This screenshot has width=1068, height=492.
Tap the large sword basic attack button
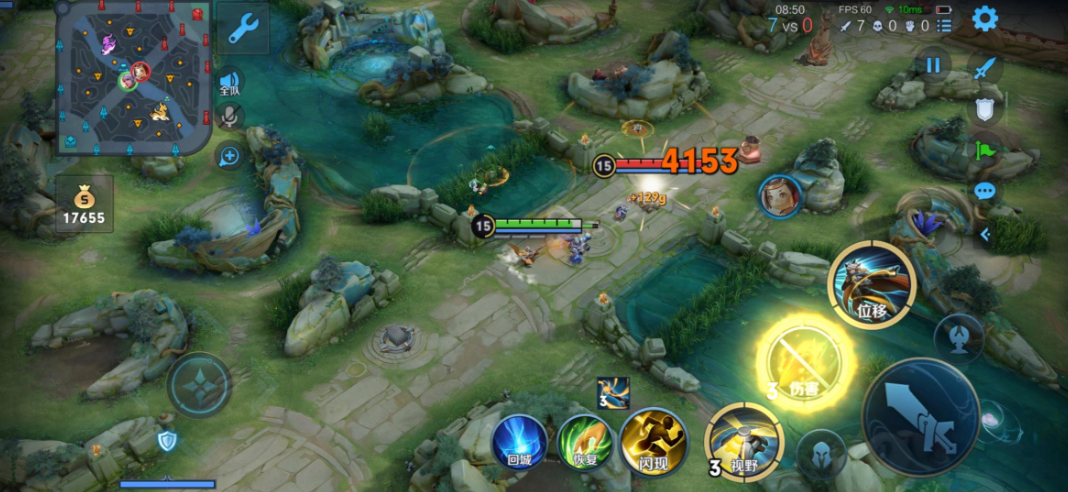[x=921, y=416]
